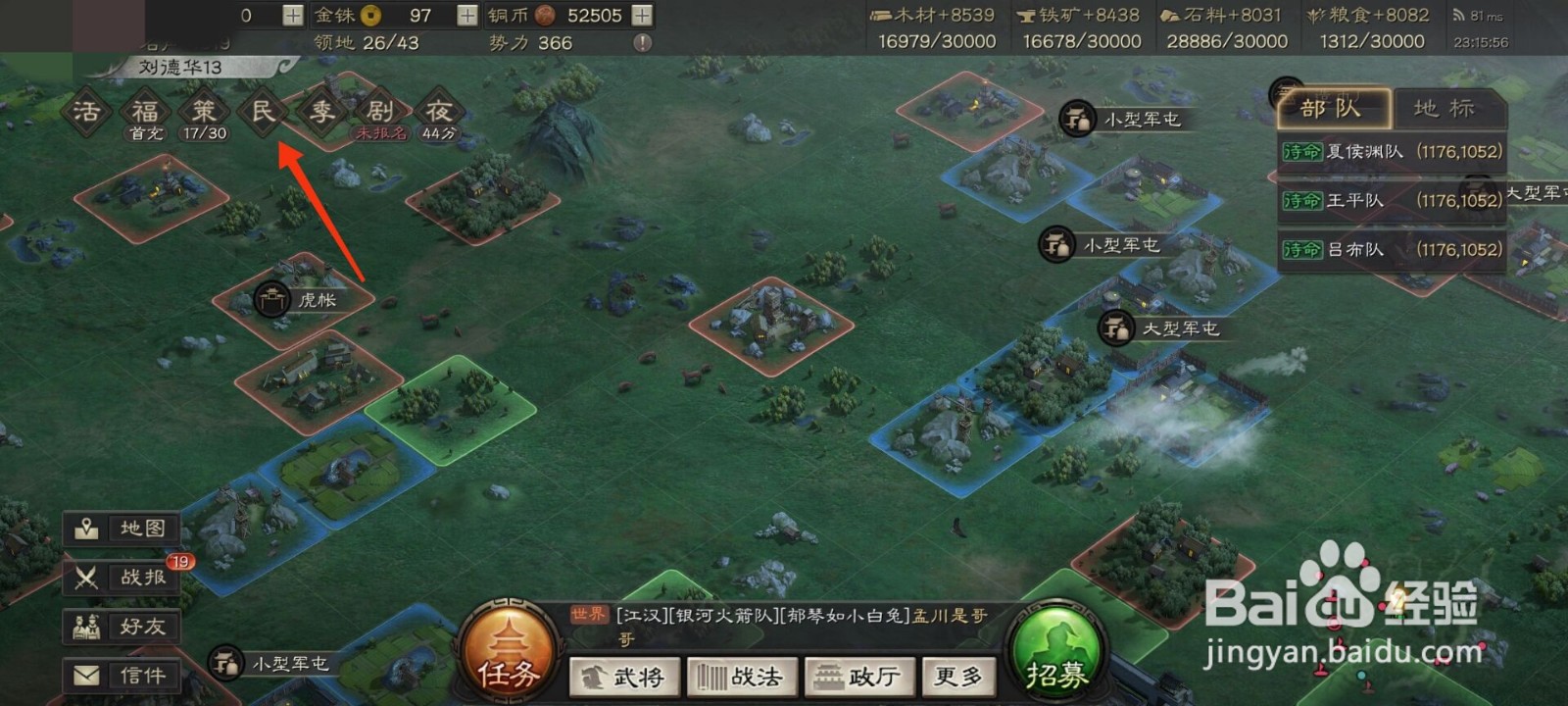The image size is (1568, 706).
Task: Open the 好友 friends list
Action: point(120,627)
